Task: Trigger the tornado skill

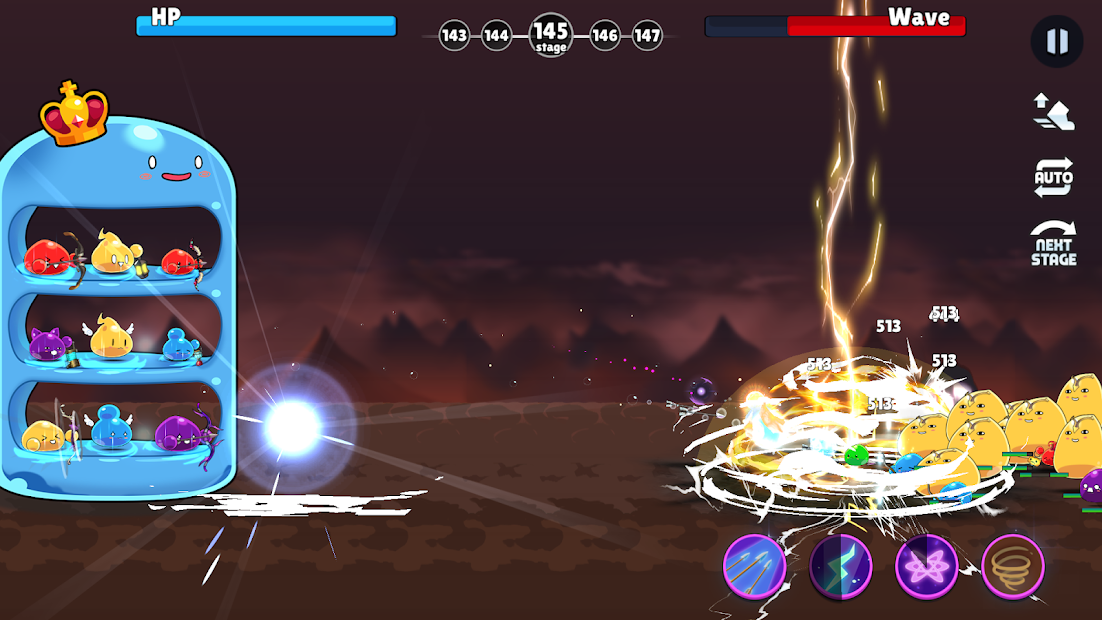Action: [x=1013, y=567]
